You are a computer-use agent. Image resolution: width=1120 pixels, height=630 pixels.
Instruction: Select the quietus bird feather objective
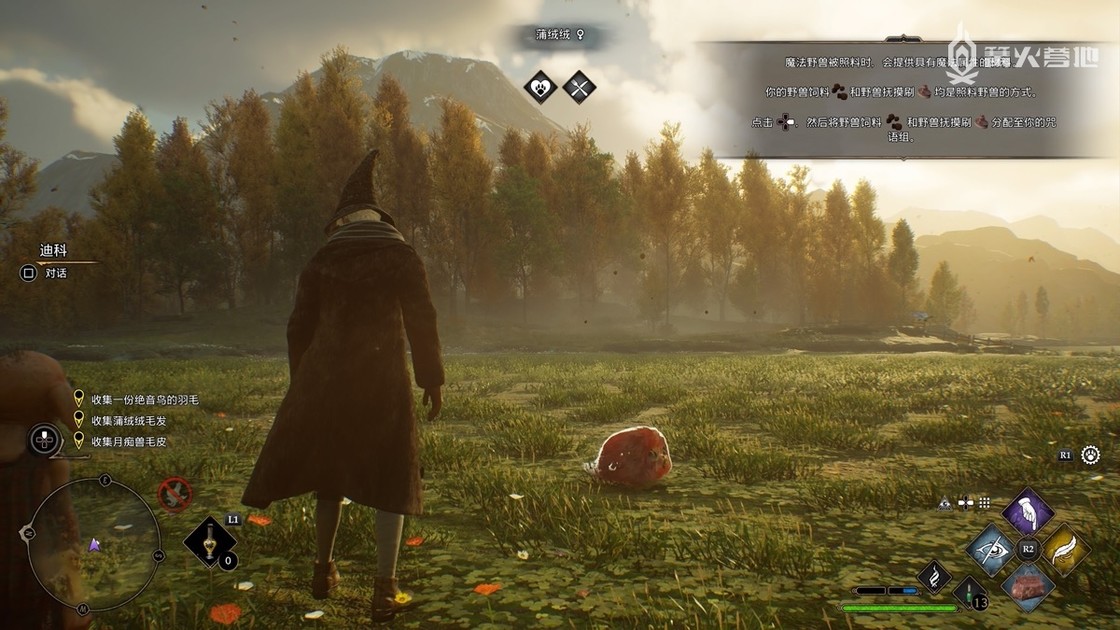point(144,400)
